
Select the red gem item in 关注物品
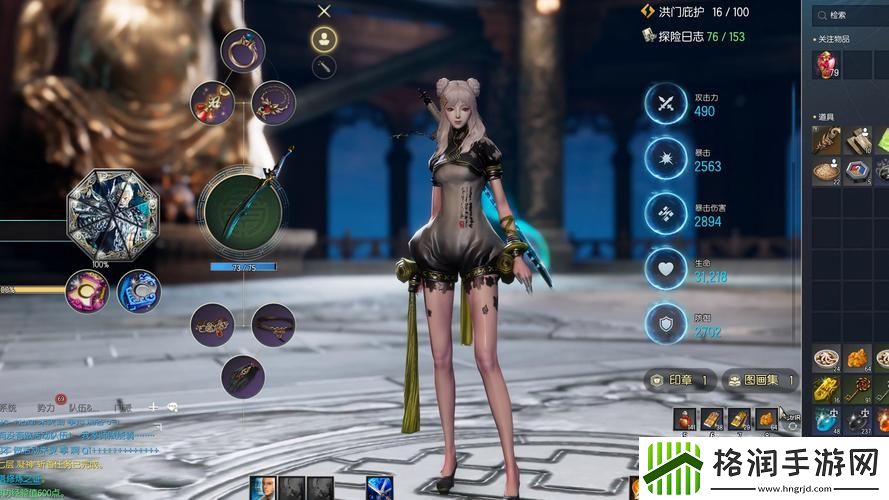826,64
